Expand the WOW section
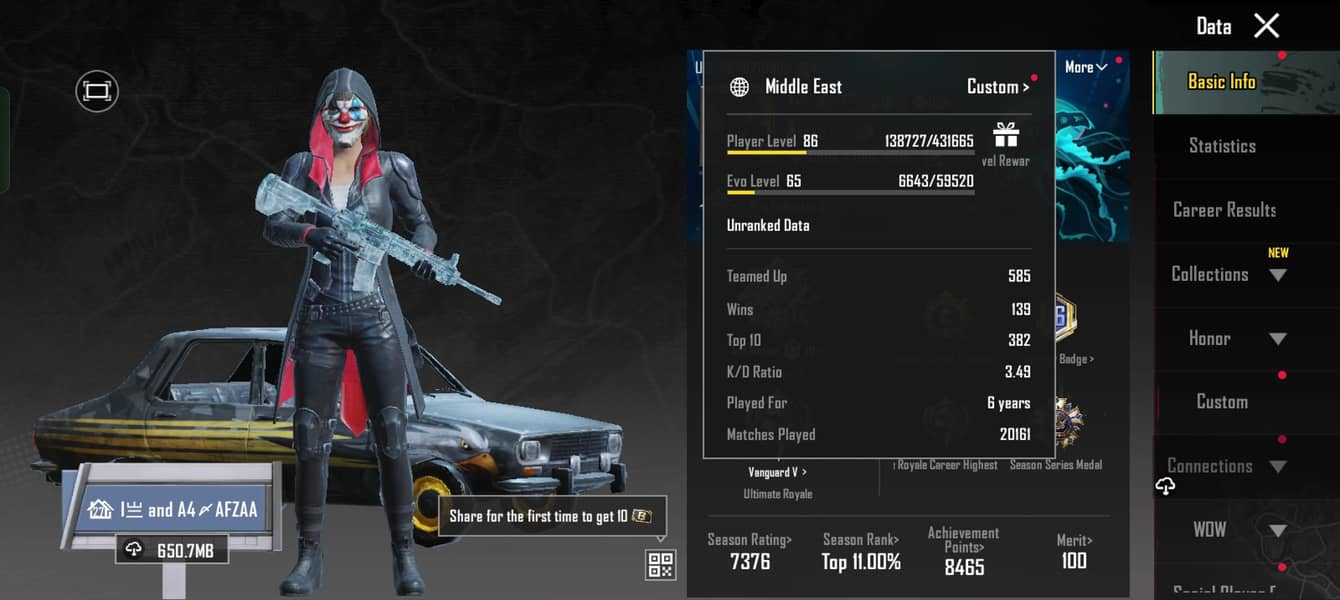Screen dimensions: 1340x600 [1227, 530]
